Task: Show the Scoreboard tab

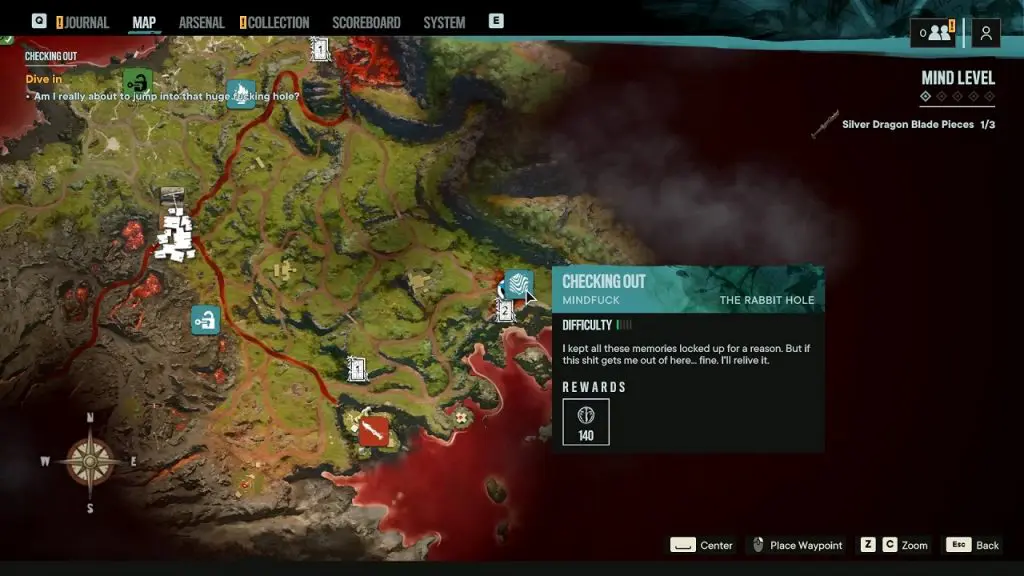Action: (x=366, y=22)
